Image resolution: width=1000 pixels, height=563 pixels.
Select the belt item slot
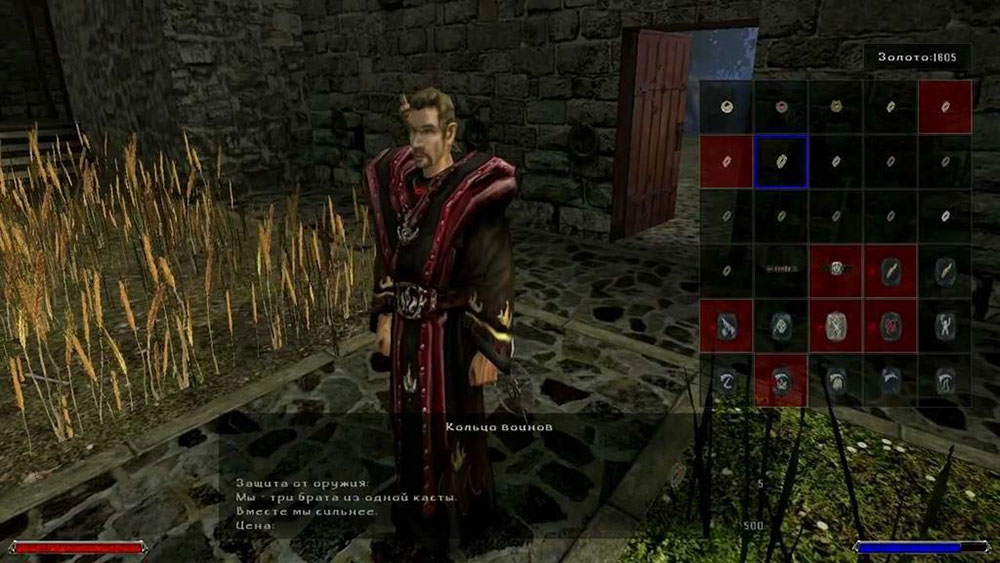pyautogui.click(x=781, y=271)
